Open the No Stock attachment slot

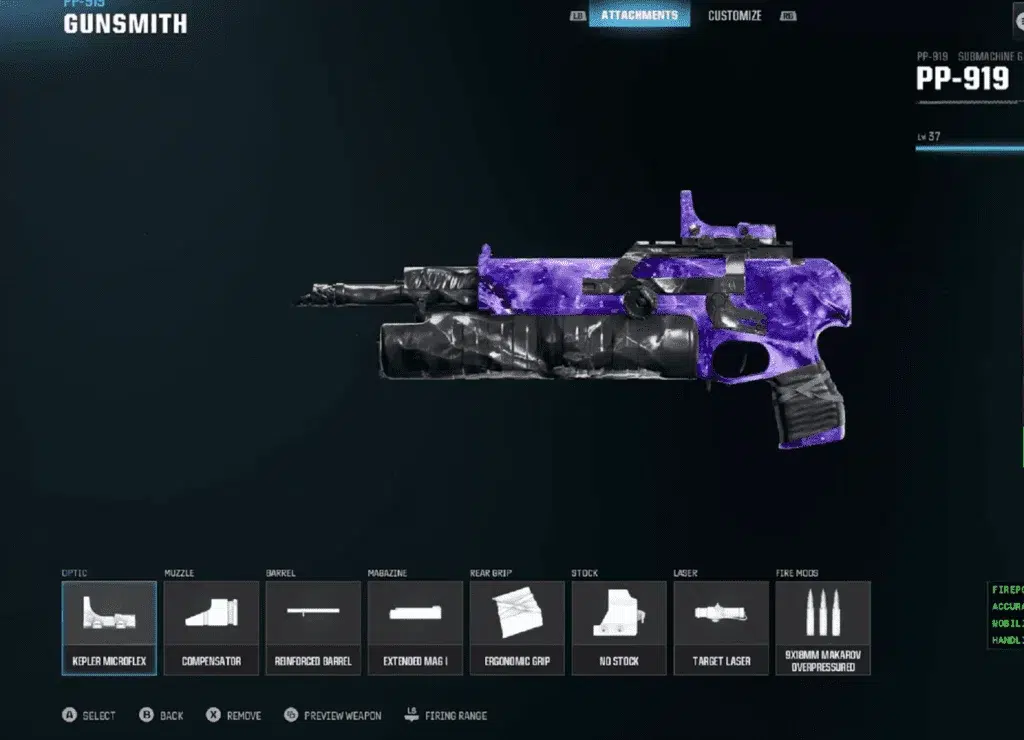619,627
